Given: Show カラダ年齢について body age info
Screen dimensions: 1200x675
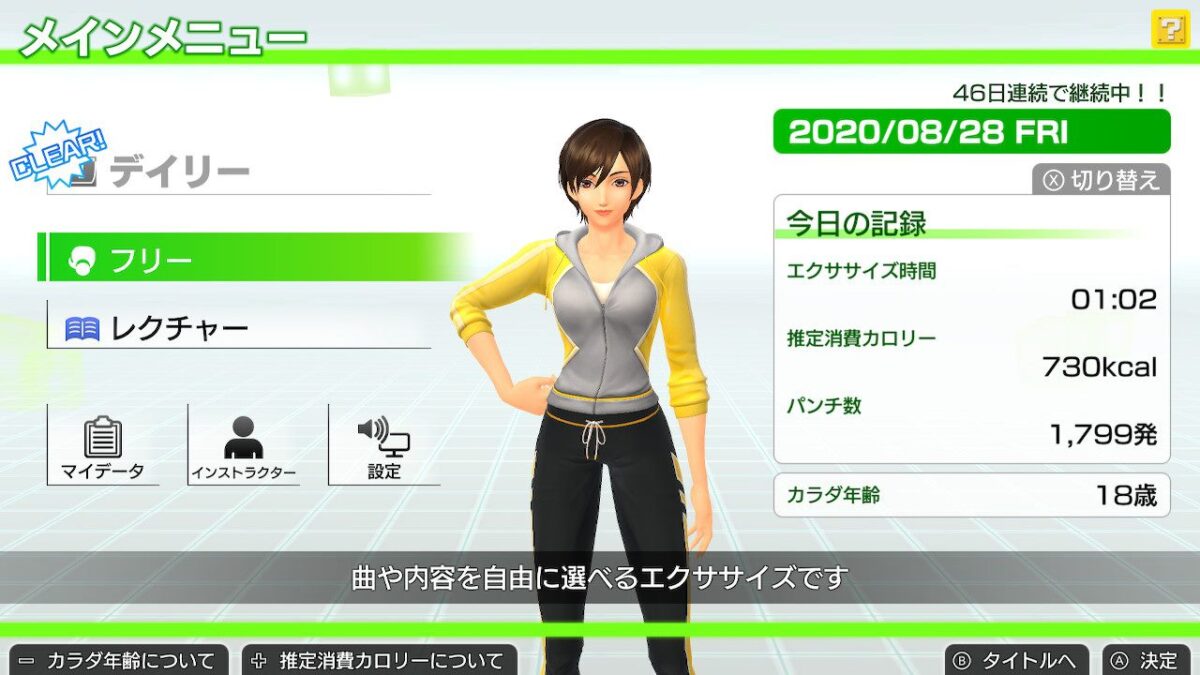Looking at the screenshot, I should (119, 660).
